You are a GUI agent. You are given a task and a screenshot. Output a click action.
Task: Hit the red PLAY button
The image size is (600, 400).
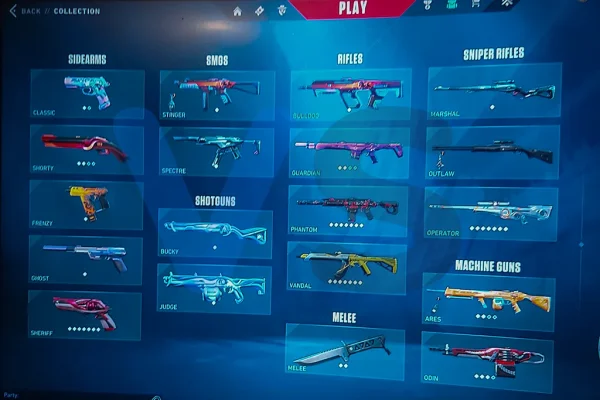coord(352,8)
